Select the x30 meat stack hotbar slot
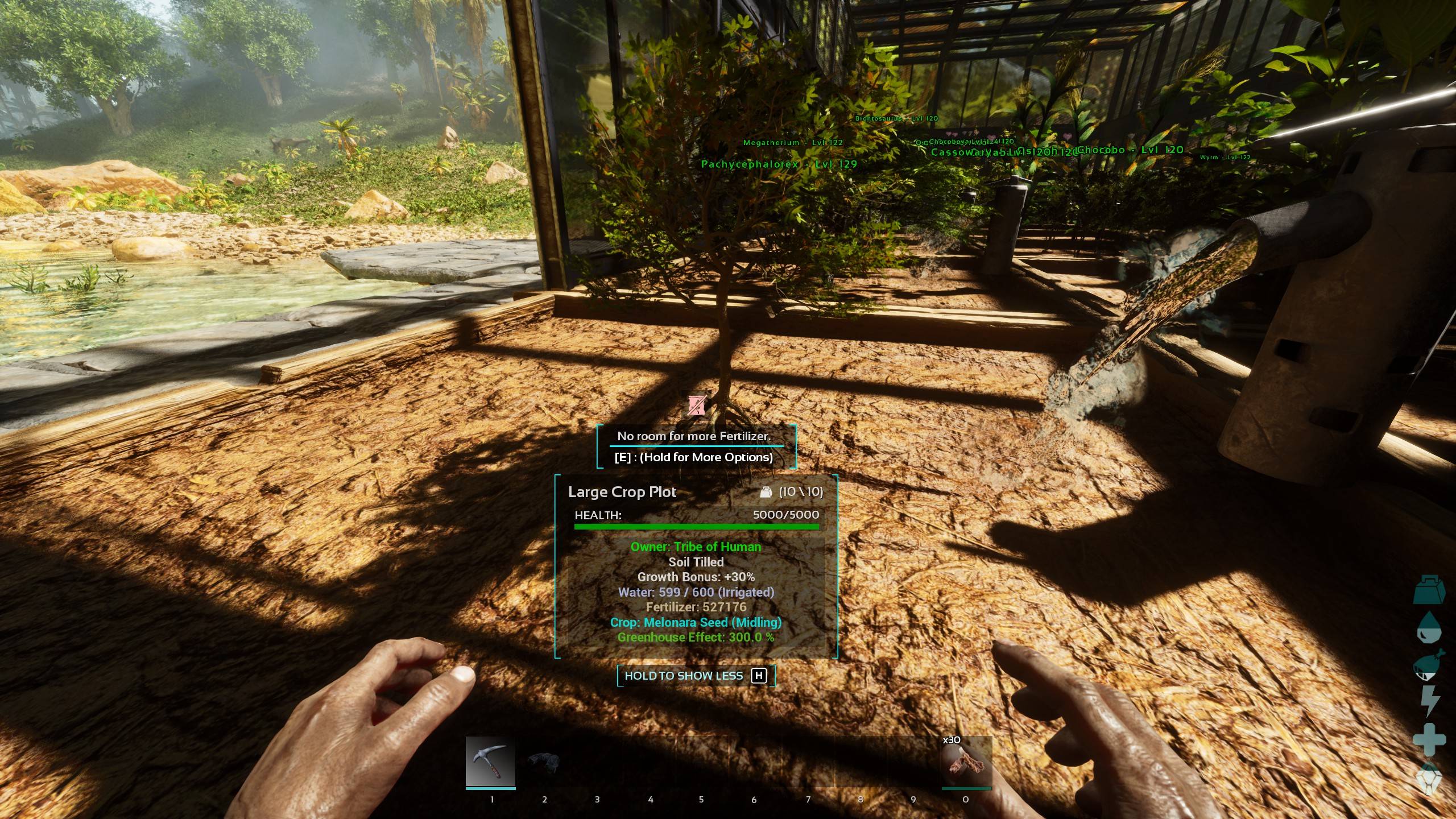This screenshot has height=819, width=1456. (x=966, y=762)
